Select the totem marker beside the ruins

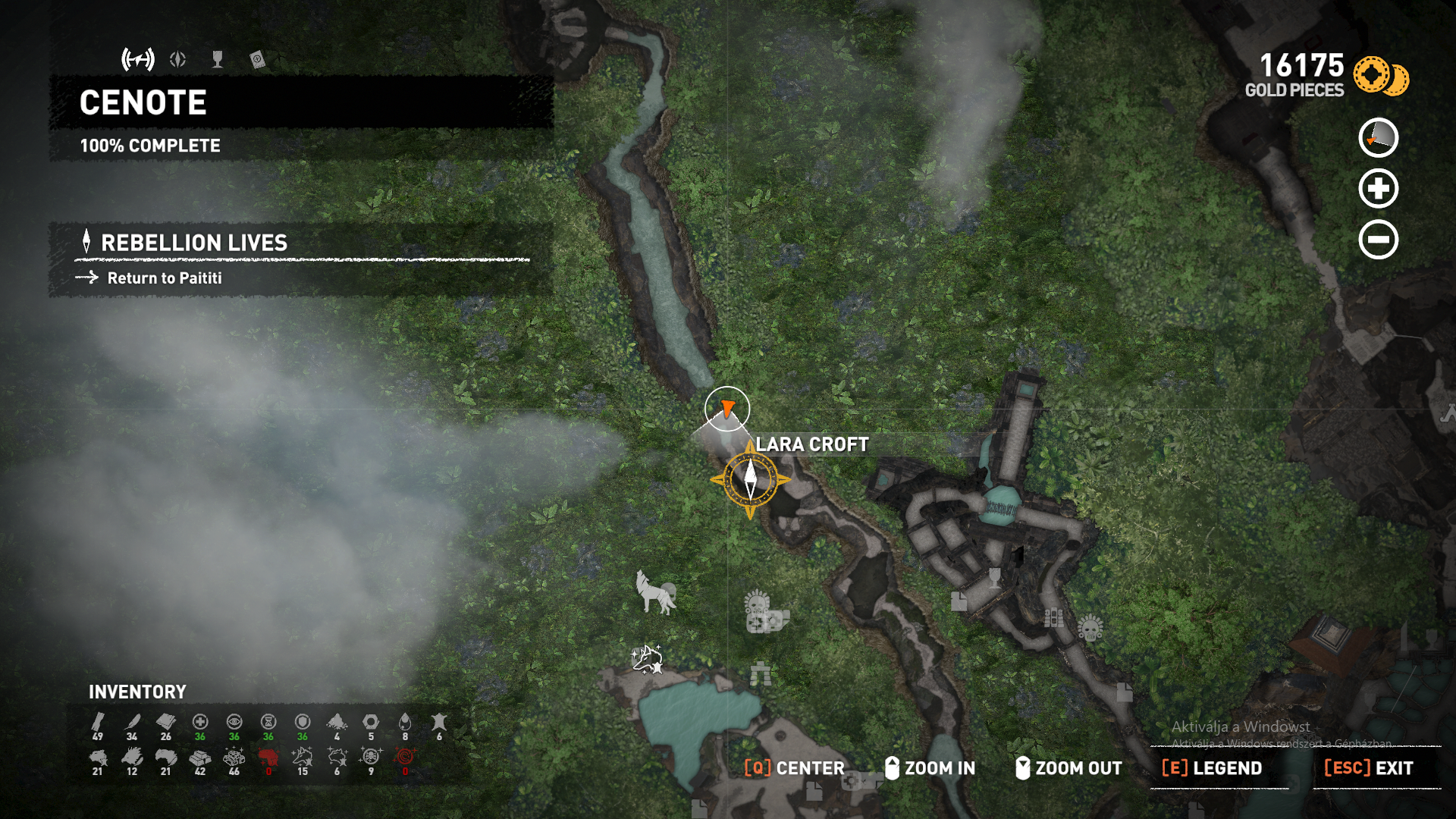pos(1054,618)
